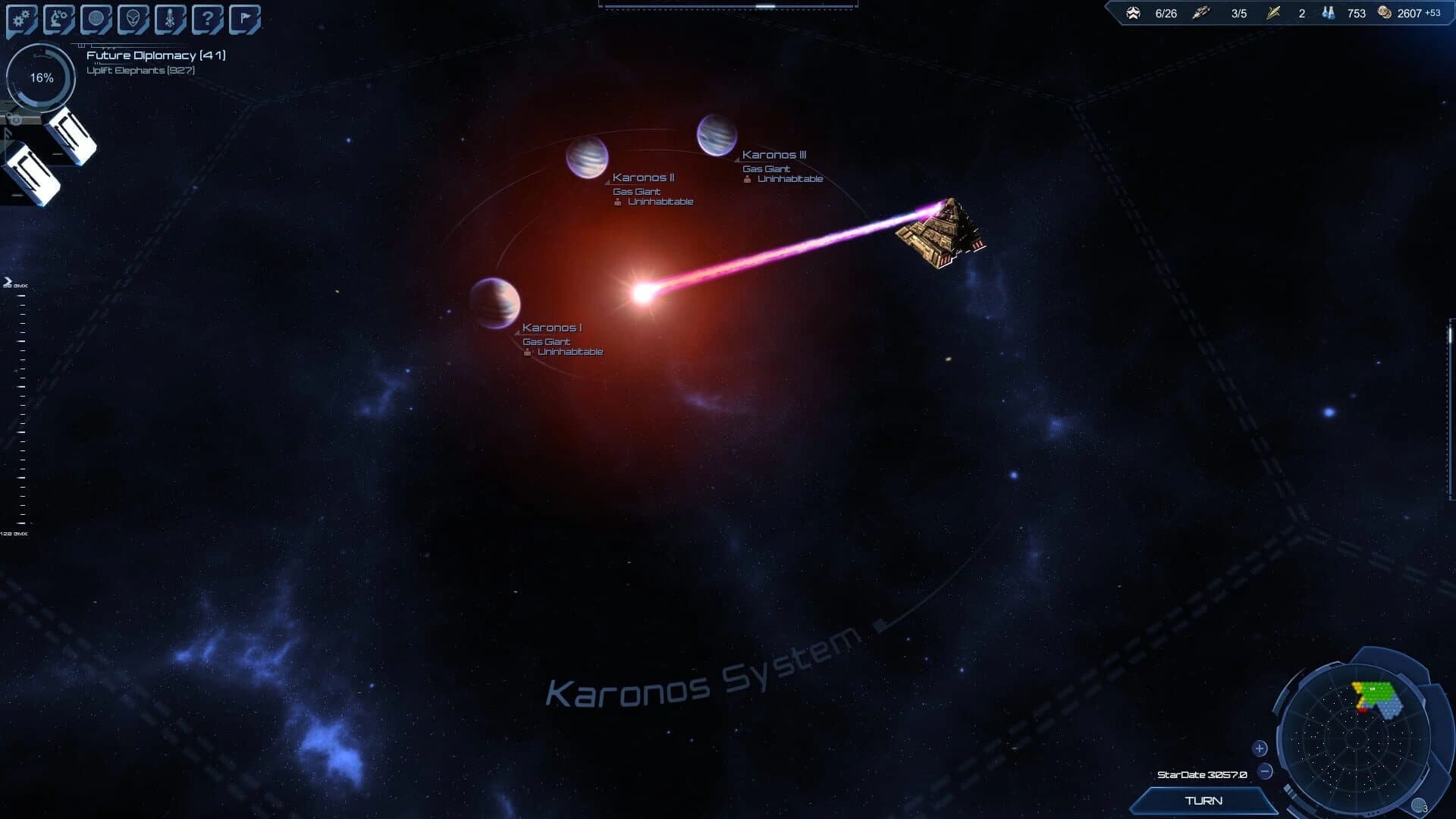
Task: Click the fleet star icon showing 6/26
Action: [1134, 13]
